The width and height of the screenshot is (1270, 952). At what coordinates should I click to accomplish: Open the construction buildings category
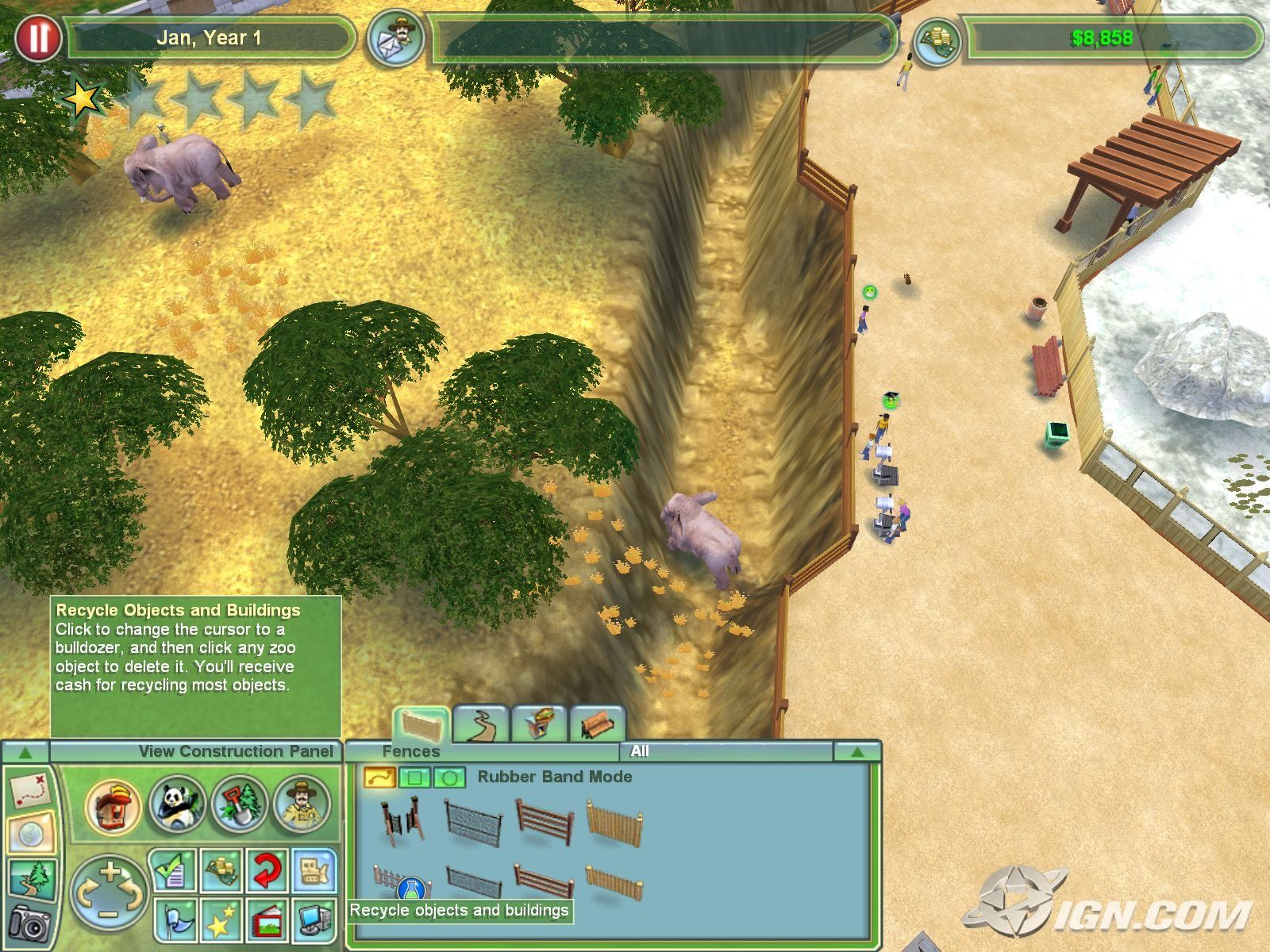(113, 805)
